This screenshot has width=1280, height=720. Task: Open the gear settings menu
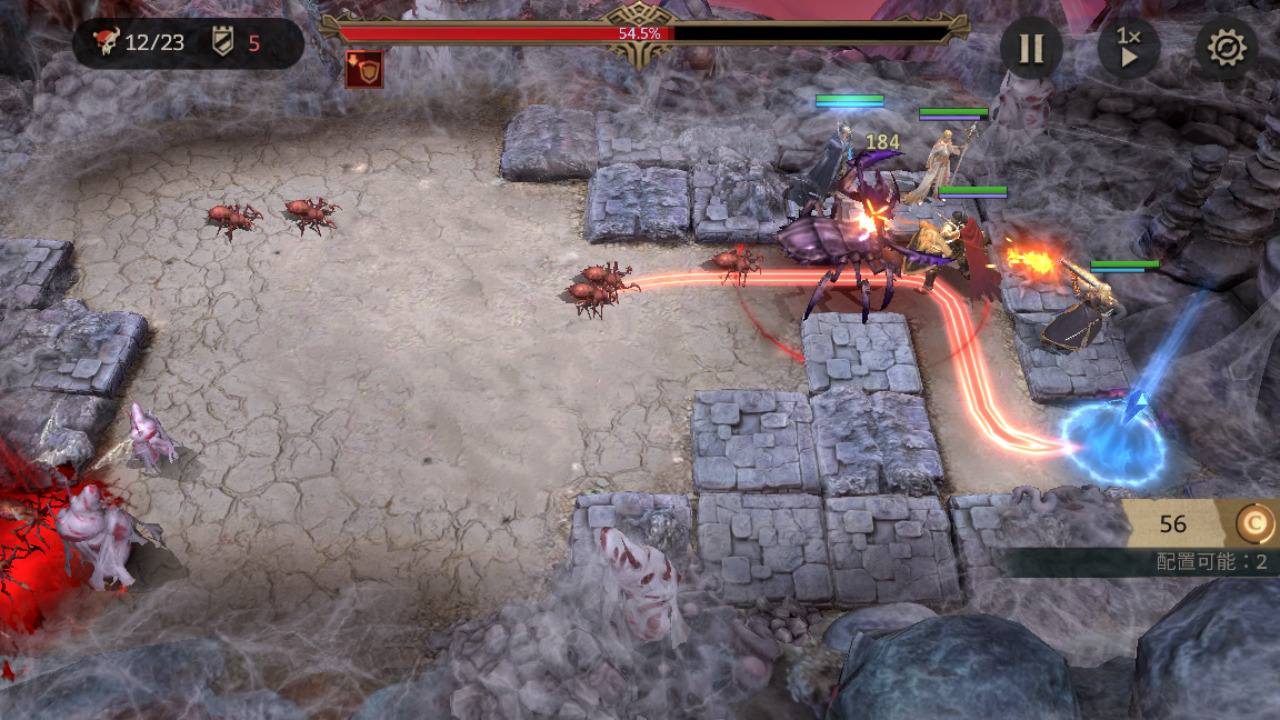pyautogui.click(x=1227, y=48)
